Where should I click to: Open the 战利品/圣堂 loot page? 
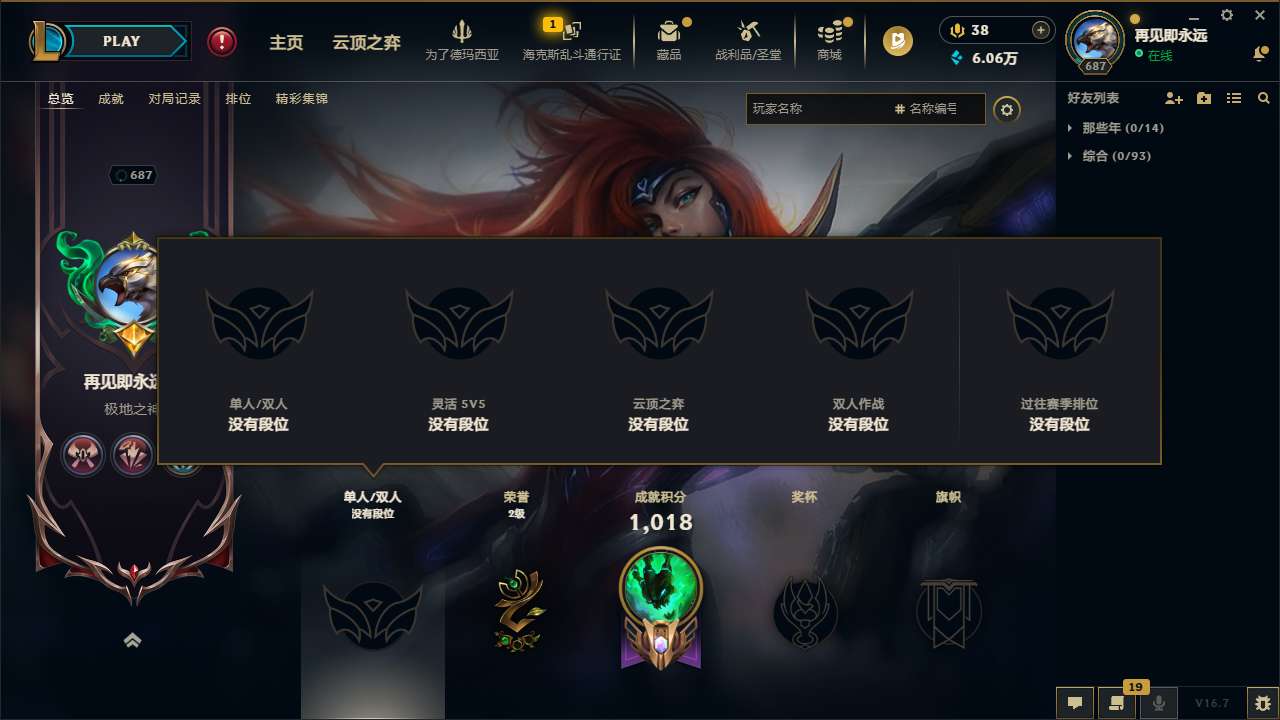tap(750, 40)
